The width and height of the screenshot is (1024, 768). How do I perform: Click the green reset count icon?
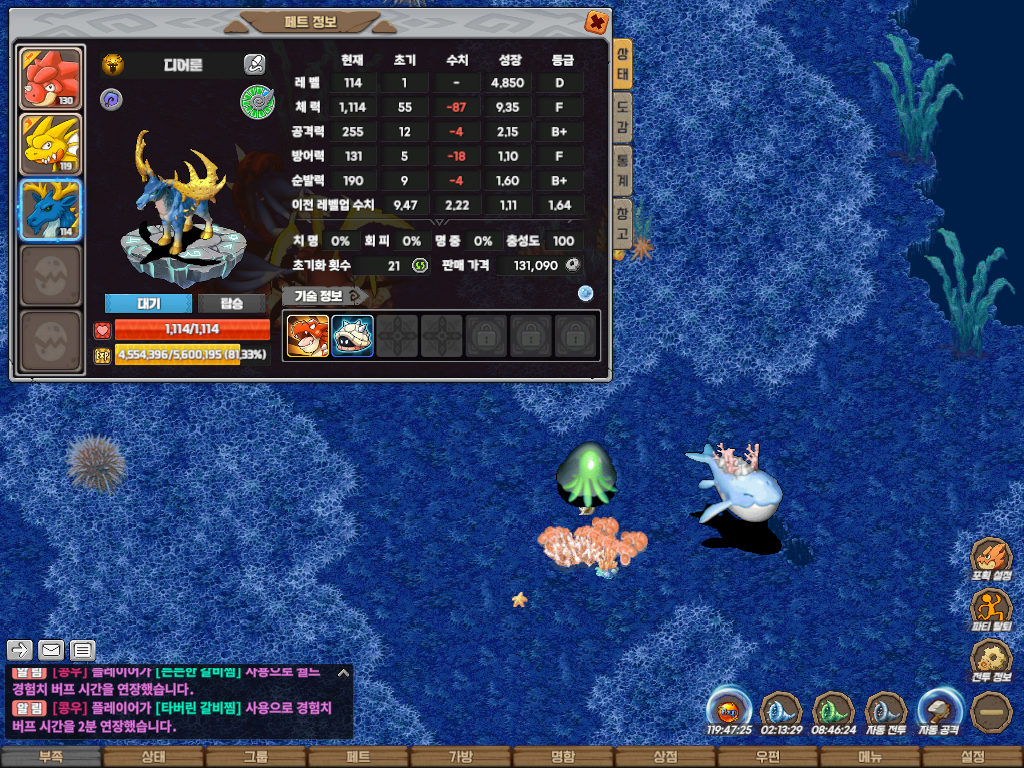(x=420, y=265)
